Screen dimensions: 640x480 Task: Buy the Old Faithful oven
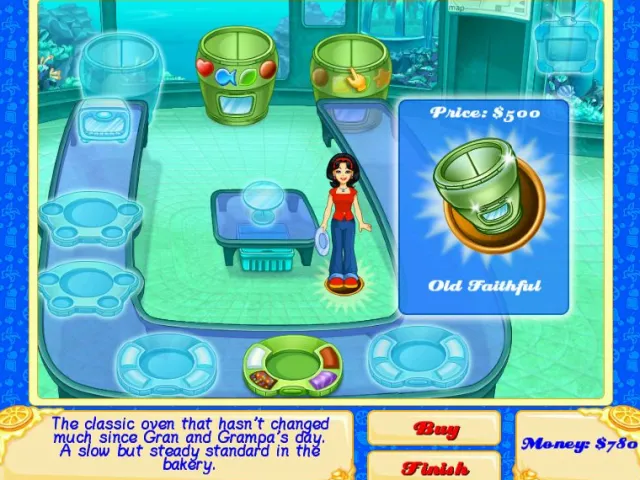(x=434, y=429)
